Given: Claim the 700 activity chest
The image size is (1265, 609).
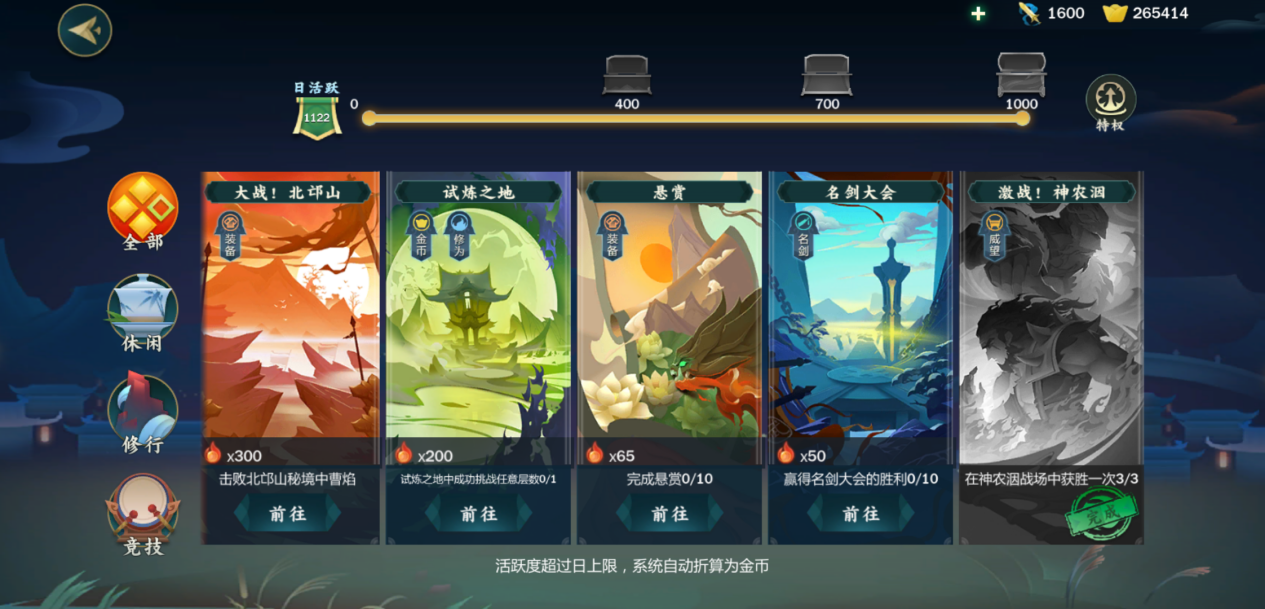Looking at the screenshot, I should pyautogui.click(x=826, y=76).
